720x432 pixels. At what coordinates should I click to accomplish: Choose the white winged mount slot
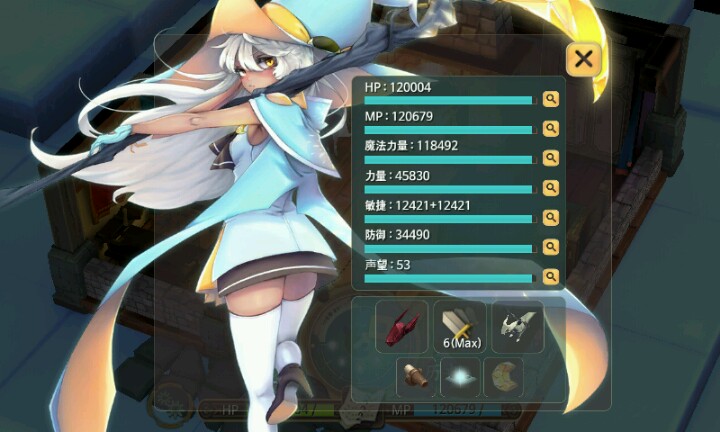pyautogui.click(x=518, y=326)
